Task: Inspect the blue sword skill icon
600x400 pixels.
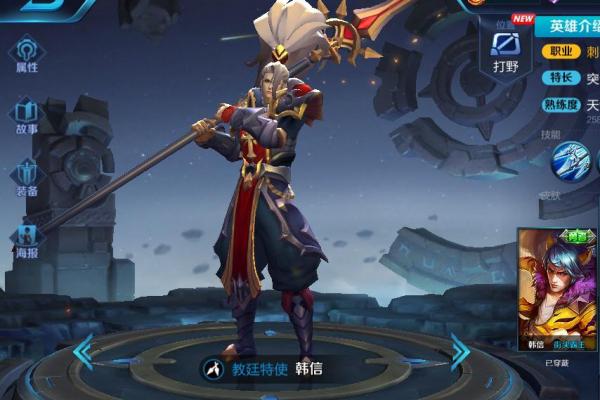Action: [571, 162]
